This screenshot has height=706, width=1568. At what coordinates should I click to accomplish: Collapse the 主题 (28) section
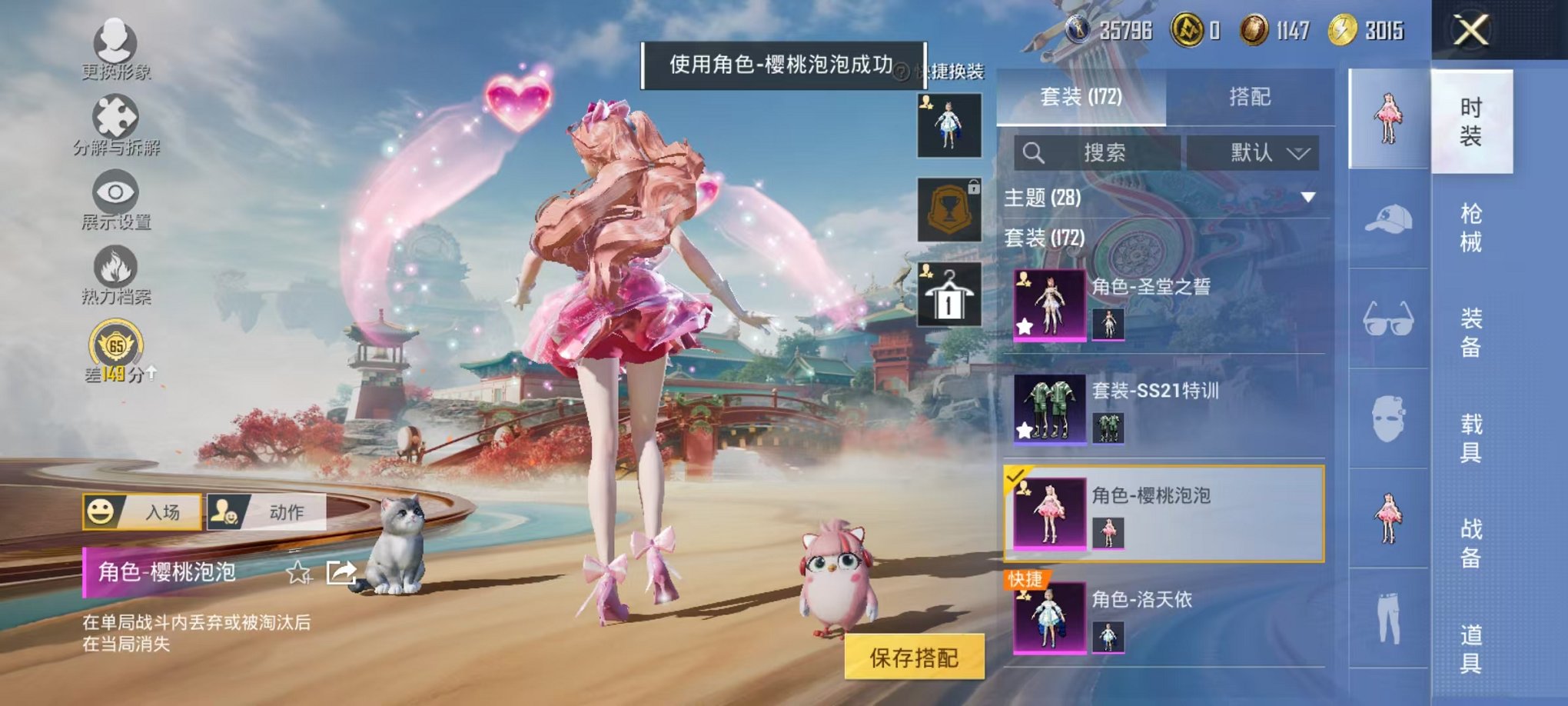pyautogui.click(x=1308, y=196)
